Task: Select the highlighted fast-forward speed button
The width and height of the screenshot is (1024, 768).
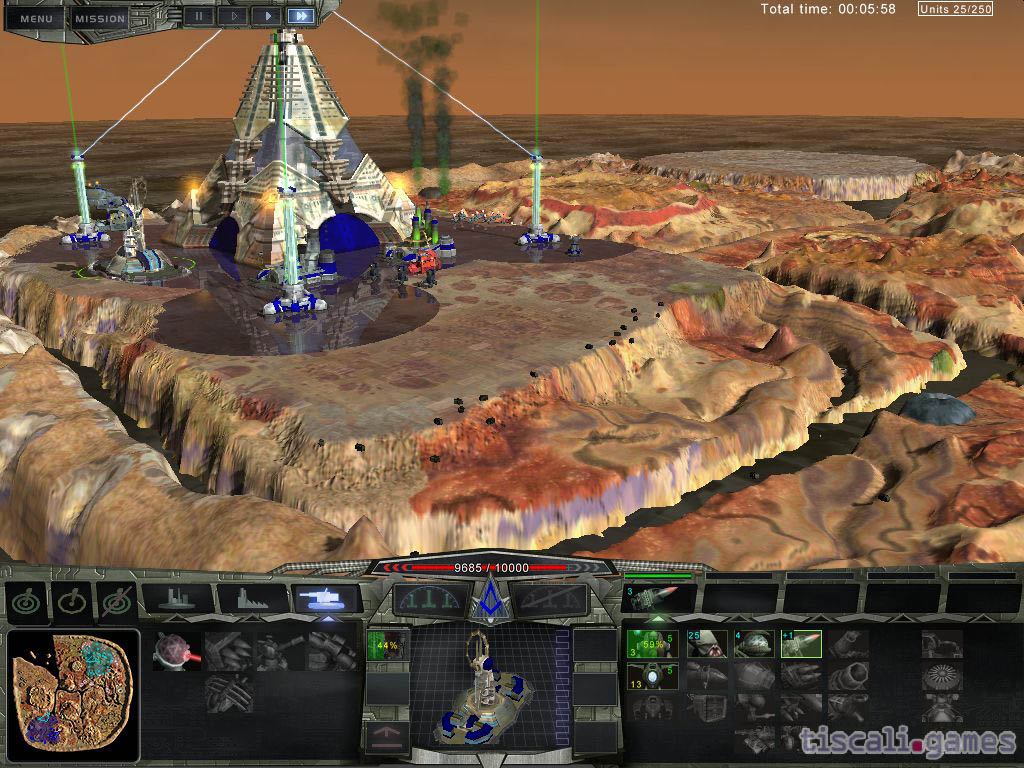Action: tap(300, 16)
